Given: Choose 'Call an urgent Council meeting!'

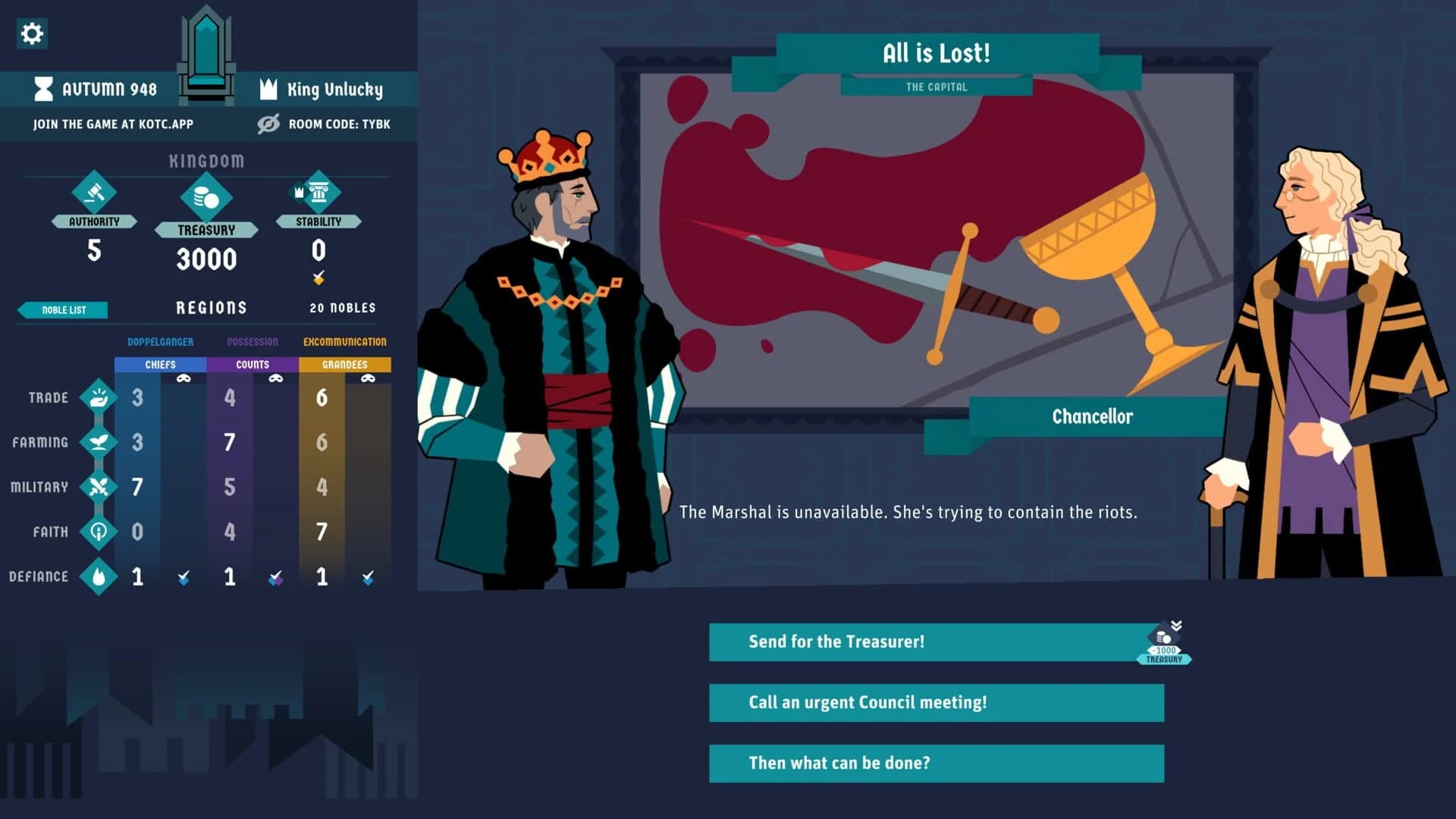Looking at the screenshot, I should [x=936, y=703].
